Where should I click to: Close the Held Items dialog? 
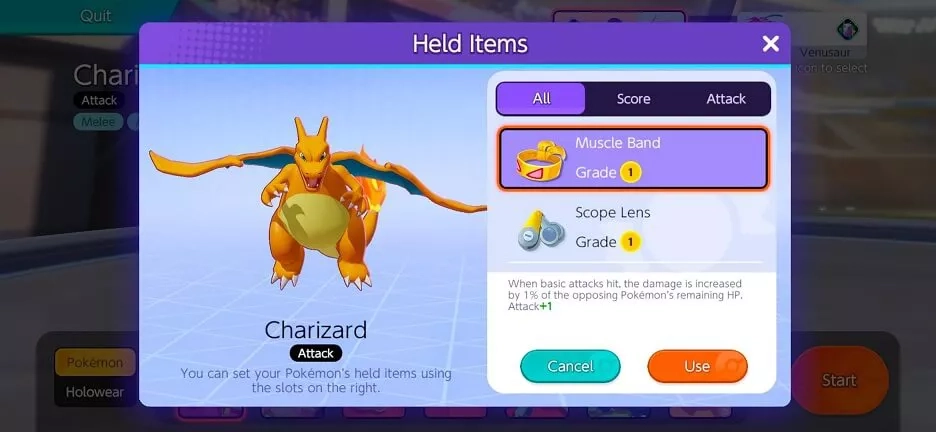coord(770,44)
